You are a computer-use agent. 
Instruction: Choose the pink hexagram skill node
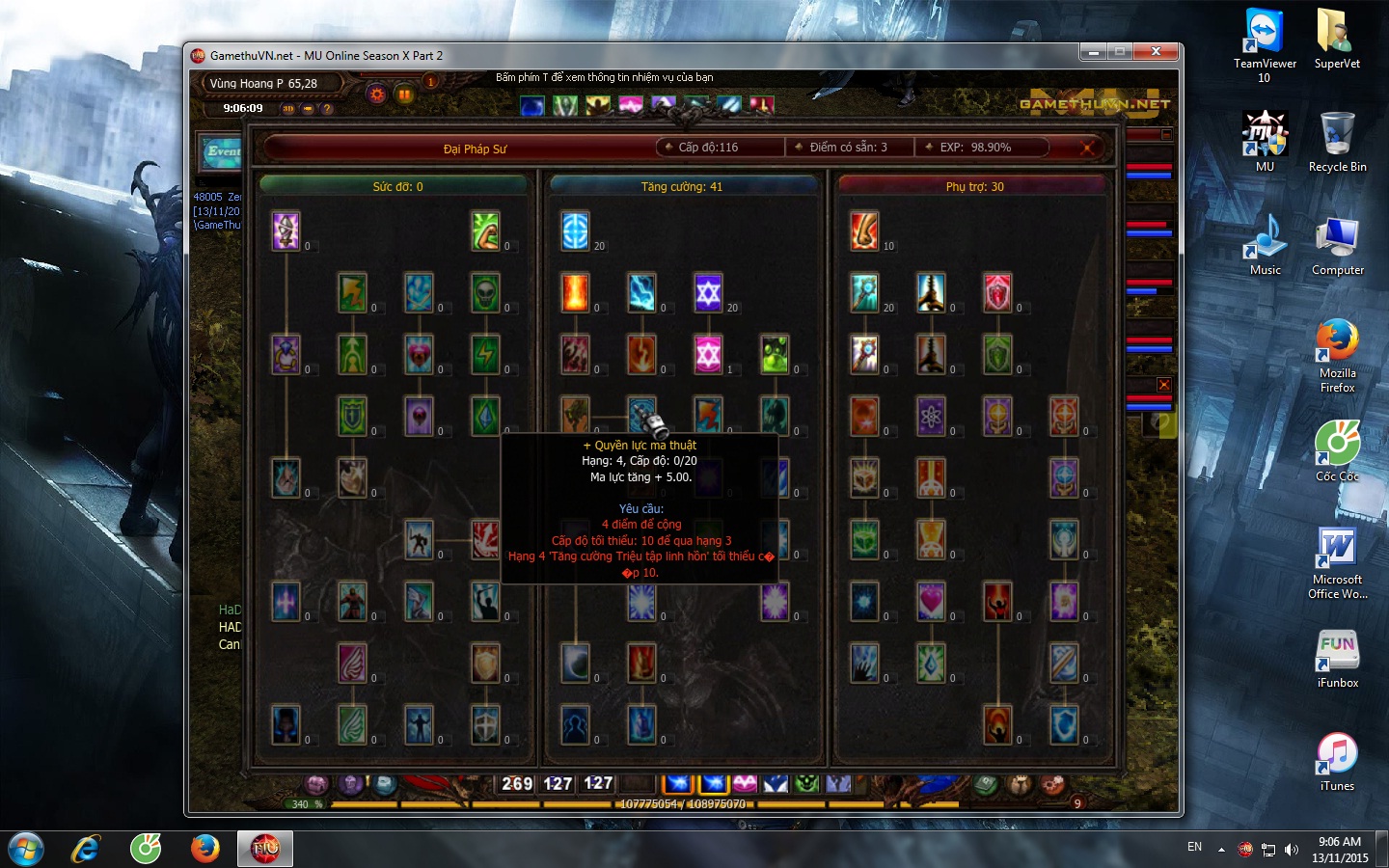click(x=708, y=355)
